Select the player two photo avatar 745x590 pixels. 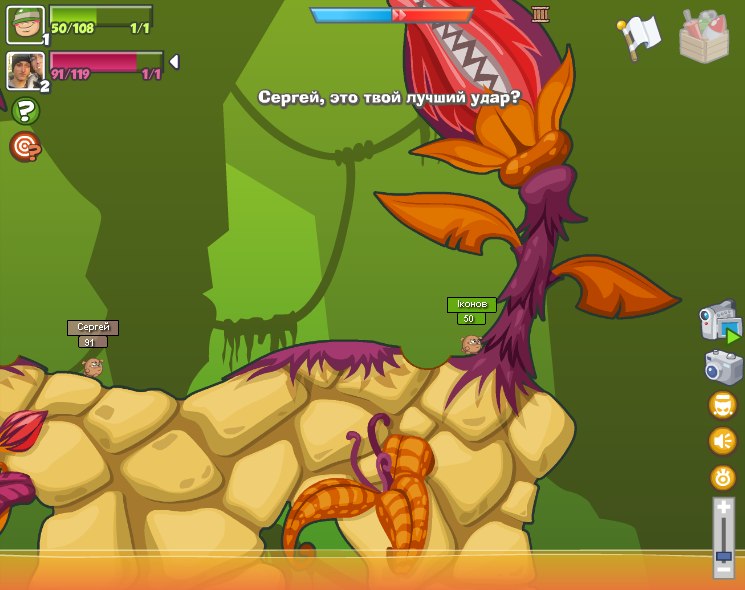pyautogui.click(x=25, y=70)
